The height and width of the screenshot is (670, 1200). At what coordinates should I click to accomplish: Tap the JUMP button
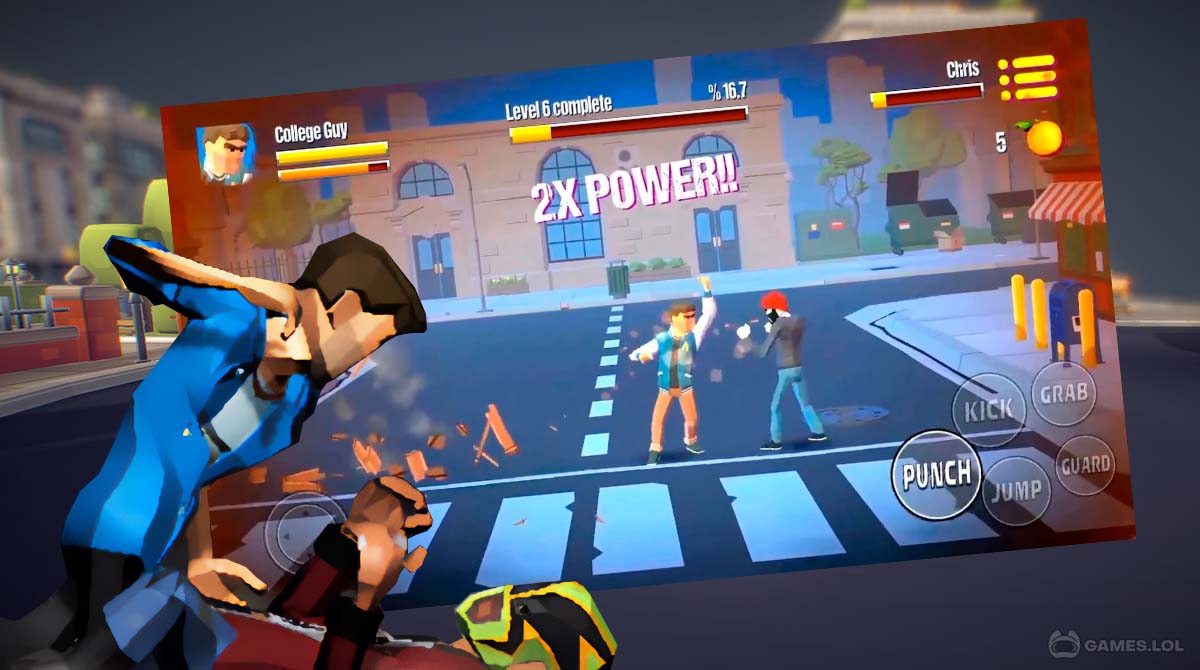pyautogui.click(x=1016, y=492)
